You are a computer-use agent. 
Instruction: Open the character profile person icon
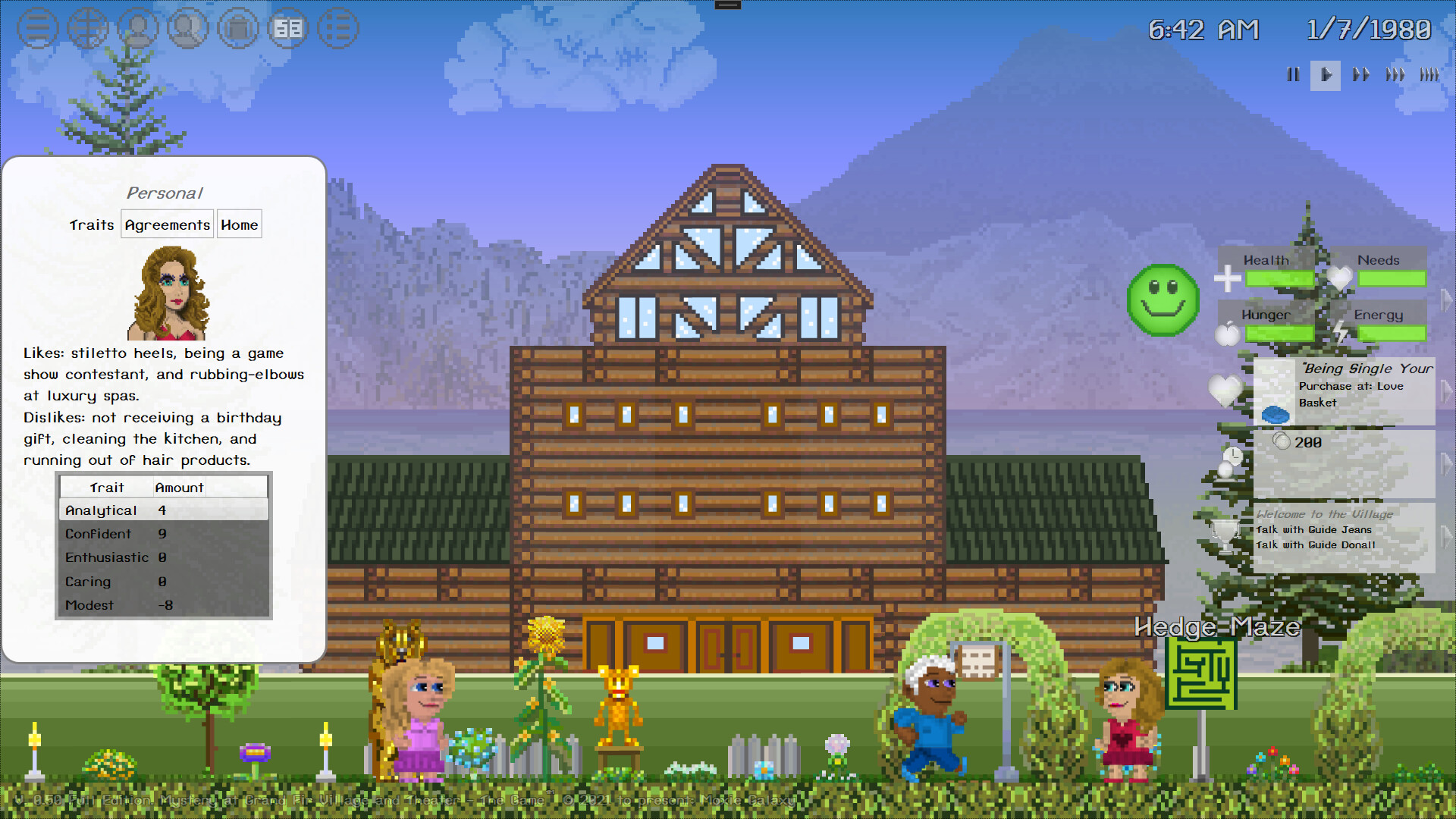138,28
